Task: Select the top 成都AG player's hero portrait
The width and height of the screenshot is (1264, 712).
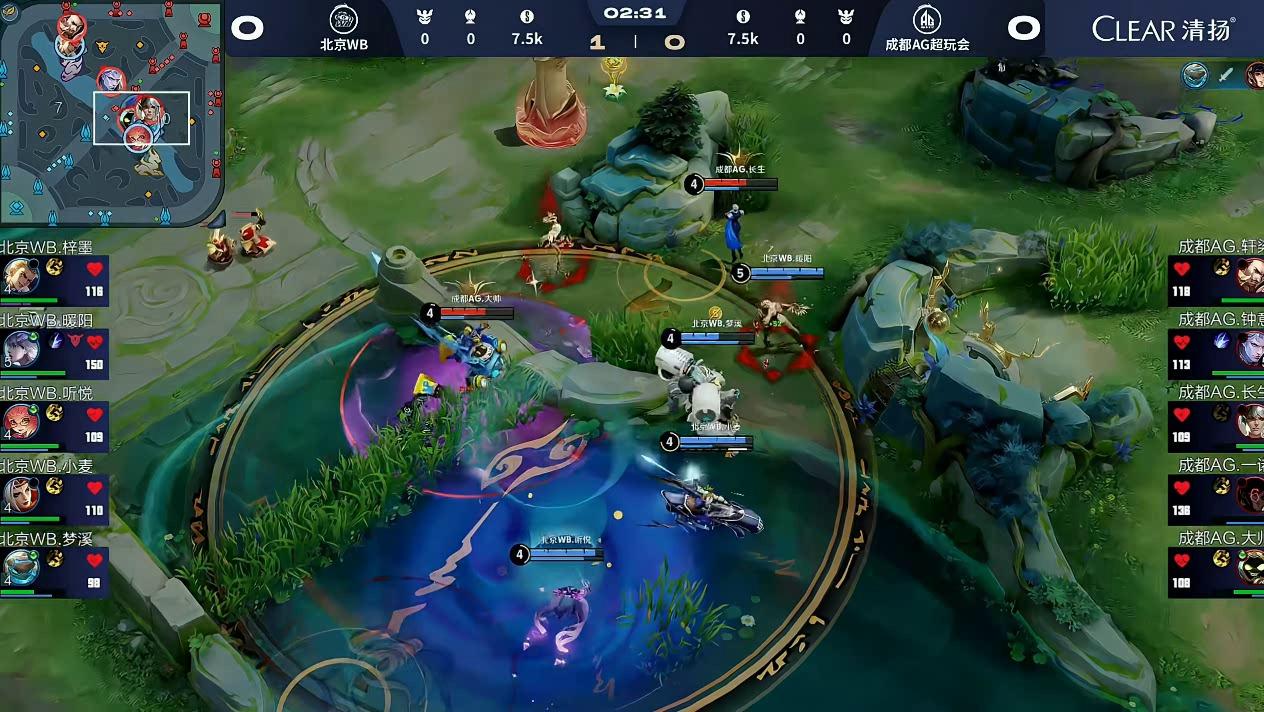Action: pyautogui.click(x=1250, y=276)
